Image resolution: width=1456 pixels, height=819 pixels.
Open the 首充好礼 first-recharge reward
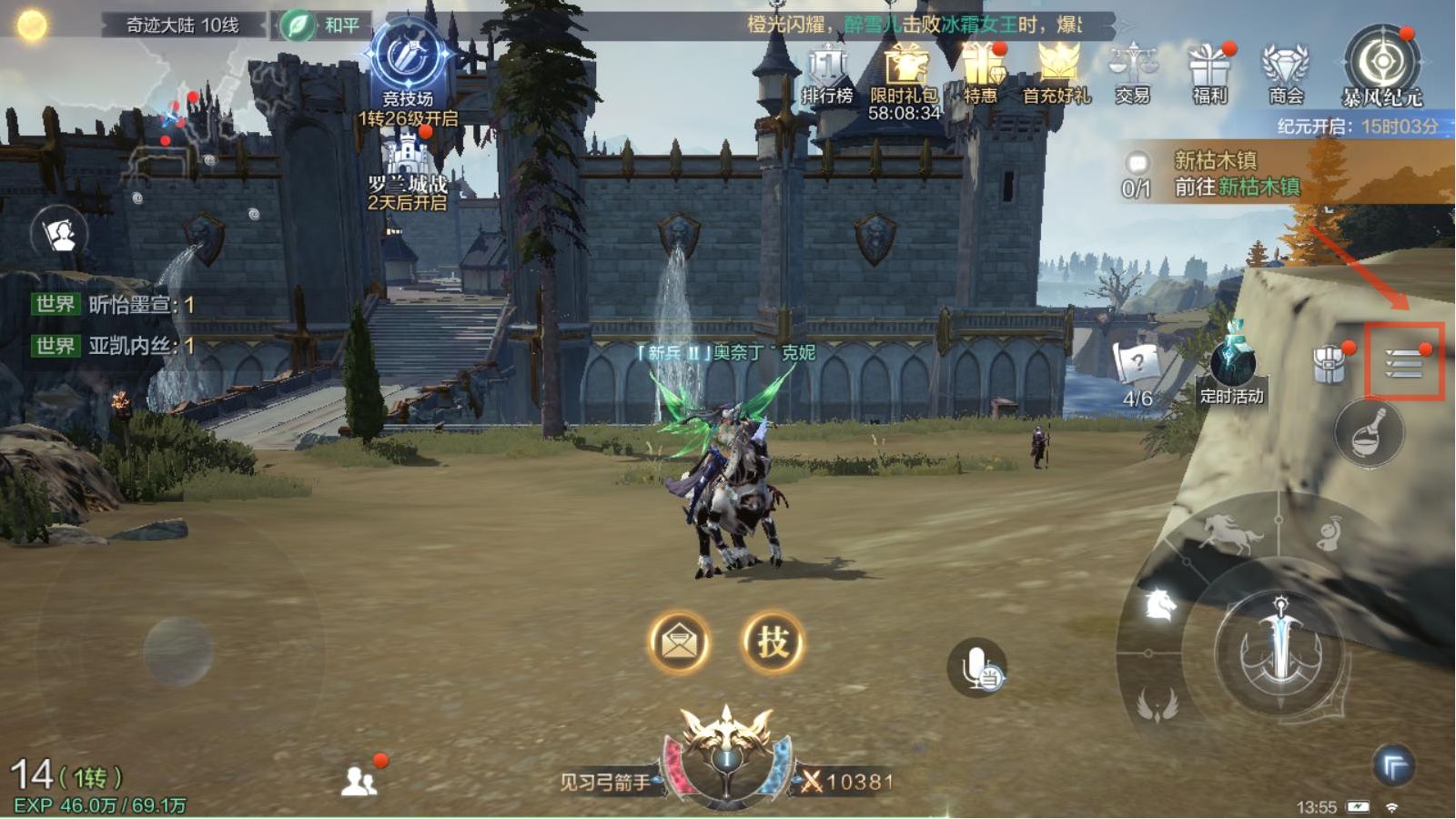click(x=1057, y=73)
